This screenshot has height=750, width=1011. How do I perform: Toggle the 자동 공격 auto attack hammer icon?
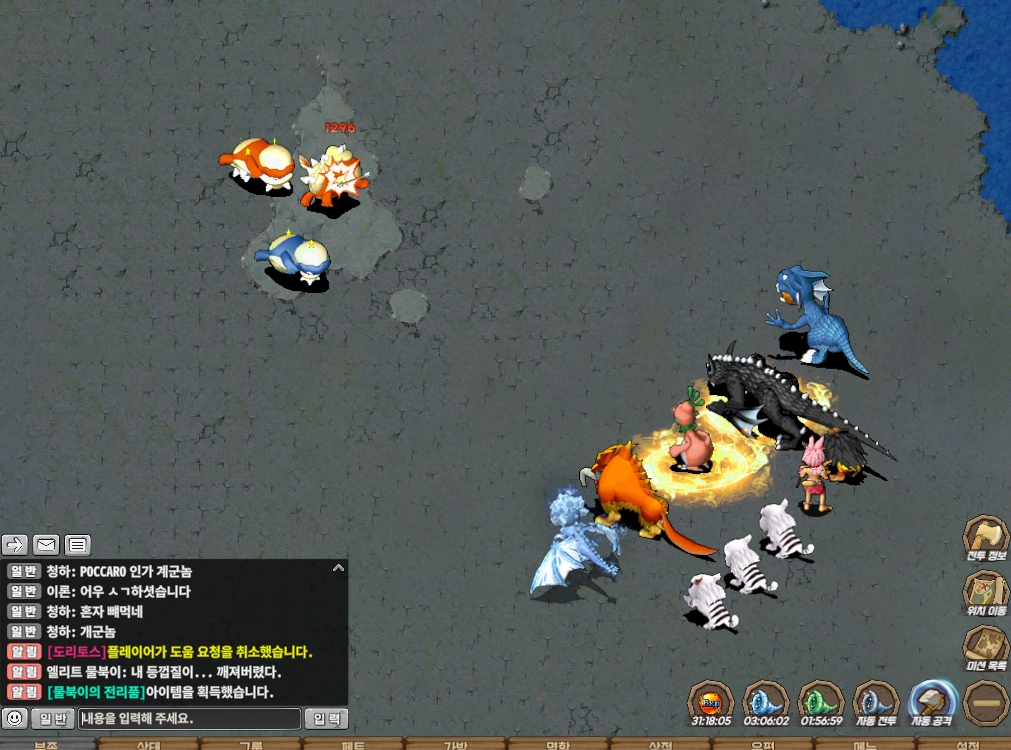(x=934, y=702)
